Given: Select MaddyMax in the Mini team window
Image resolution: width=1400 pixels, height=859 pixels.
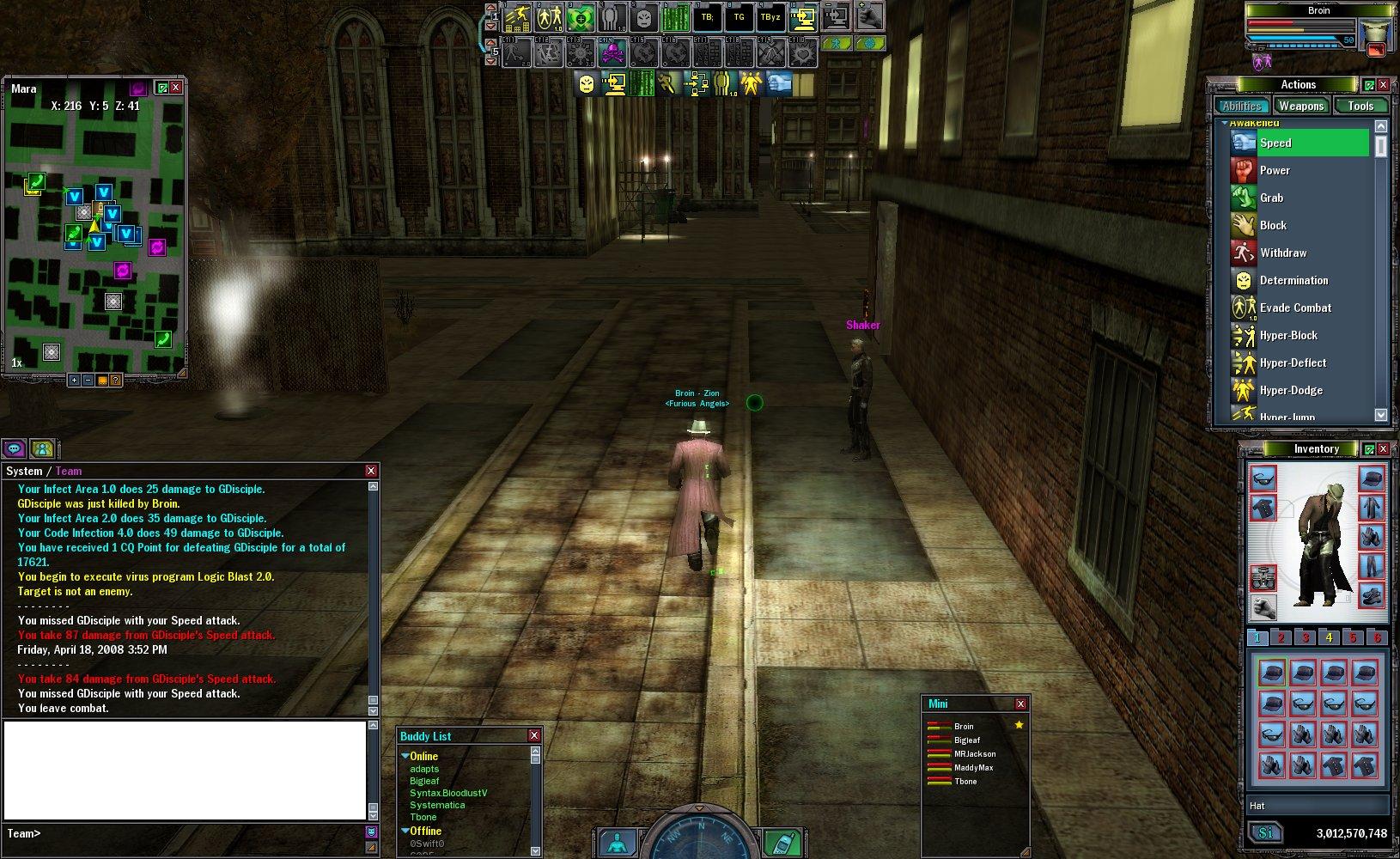Looking at the screenshot, I should (973, 767).
